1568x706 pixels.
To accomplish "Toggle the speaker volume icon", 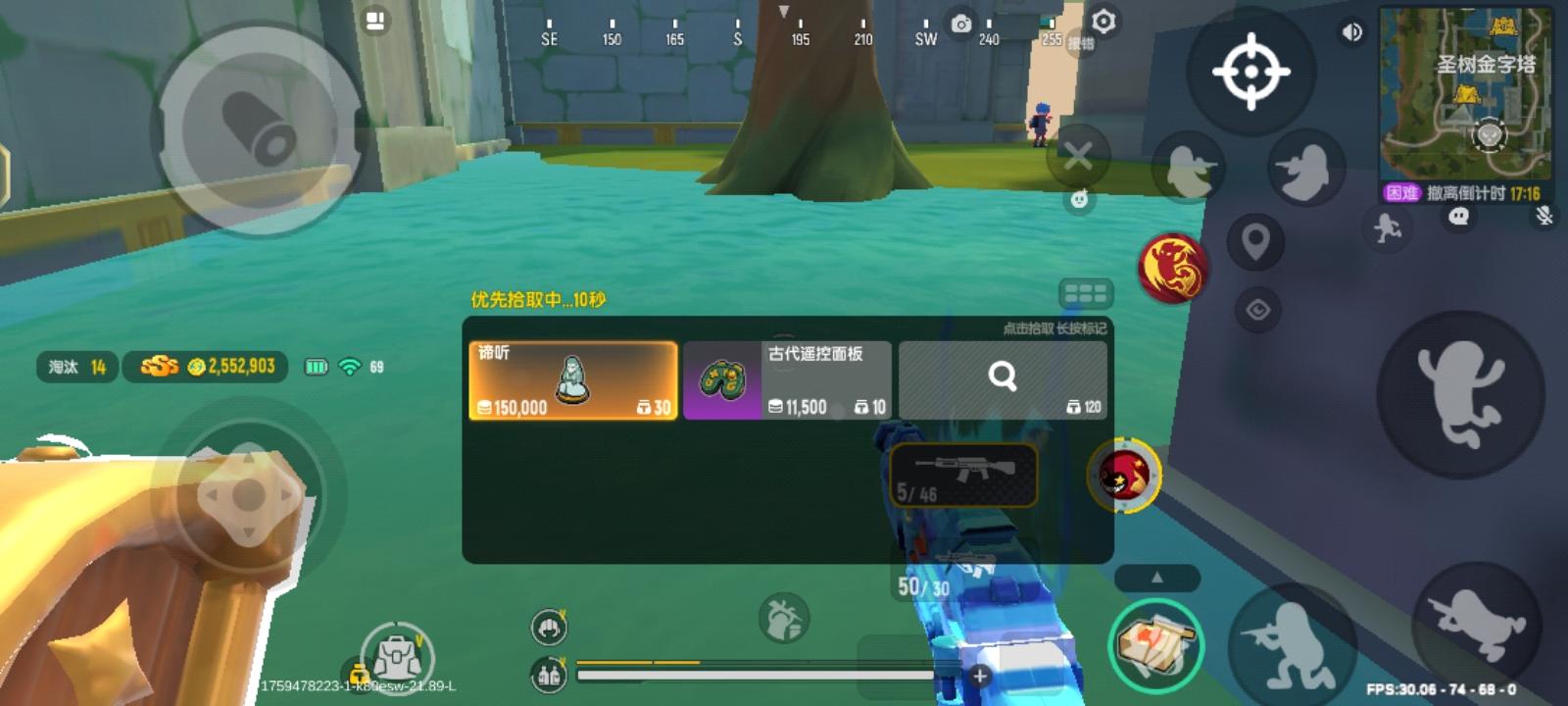I will tap(1352, 31).
